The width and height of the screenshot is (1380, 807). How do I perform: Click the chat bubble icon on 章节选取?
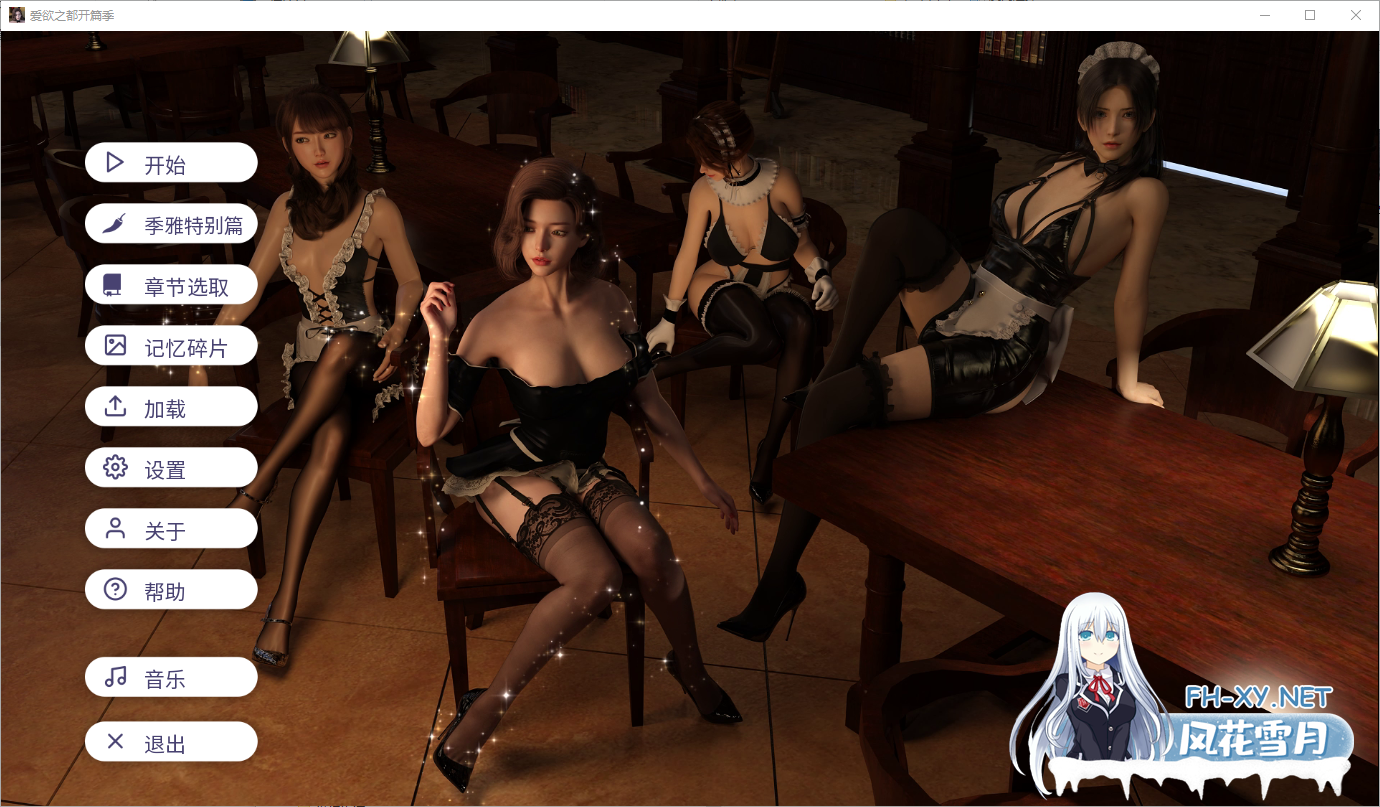coord(113,284)
